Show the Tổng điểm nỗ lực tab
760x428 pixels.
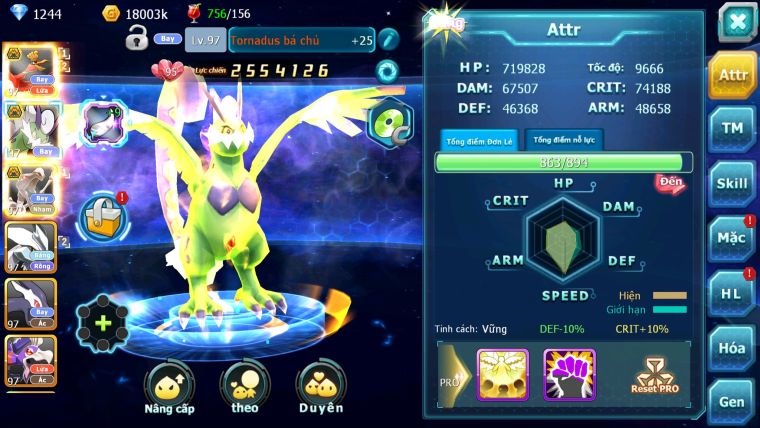point(564,140)
